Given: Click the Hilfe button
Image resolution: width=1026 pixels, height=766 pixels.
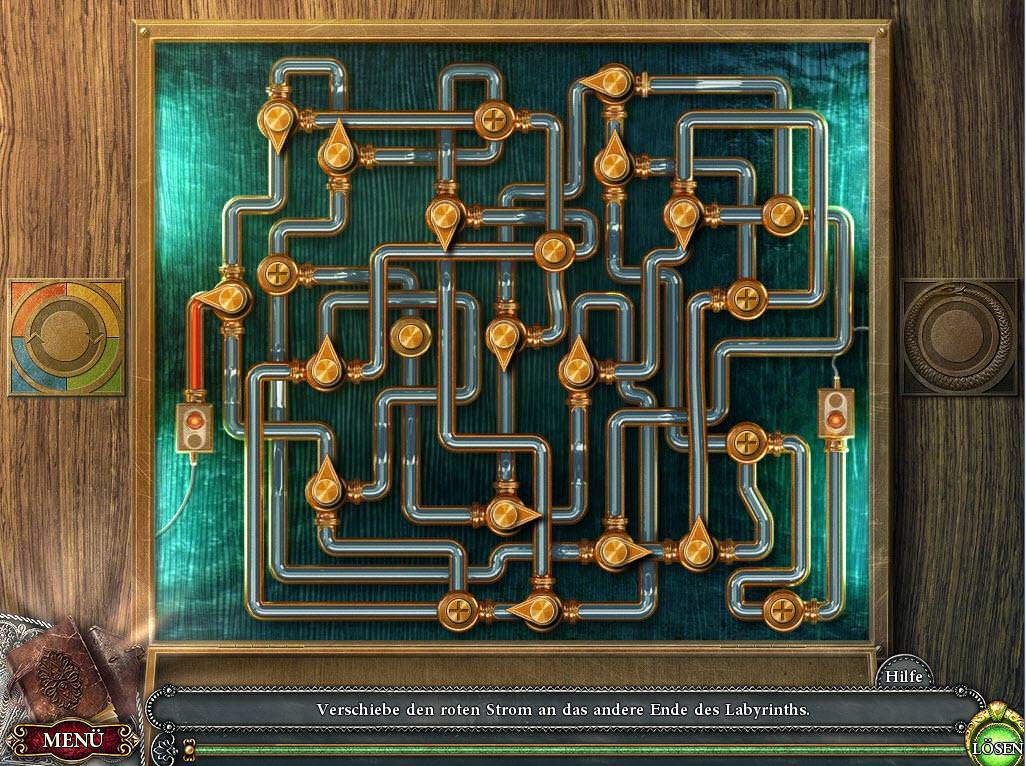Looking at the screenshot, I should [x=904, y=677].
